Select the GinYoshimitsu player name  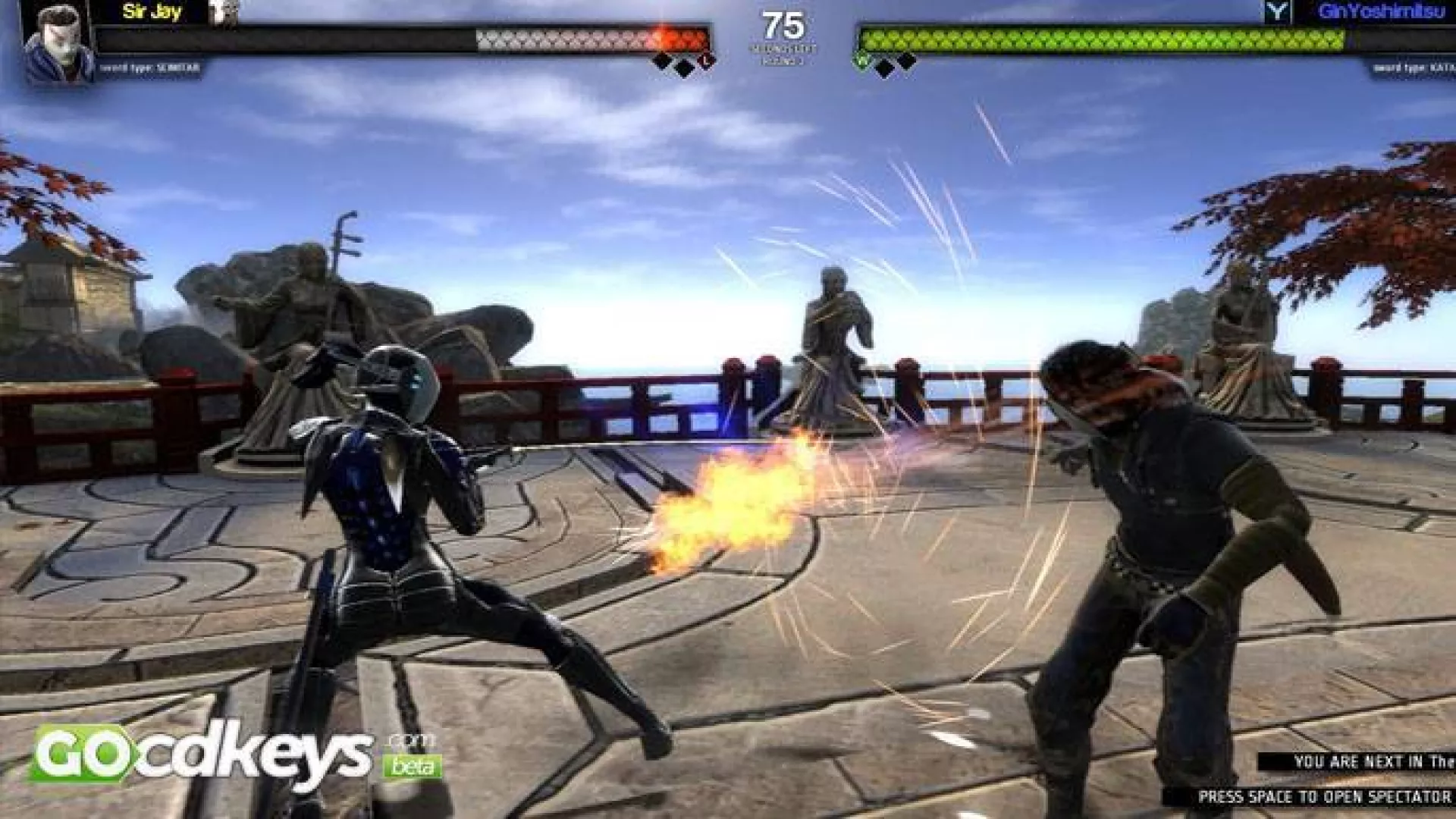tap(1380, 11)
